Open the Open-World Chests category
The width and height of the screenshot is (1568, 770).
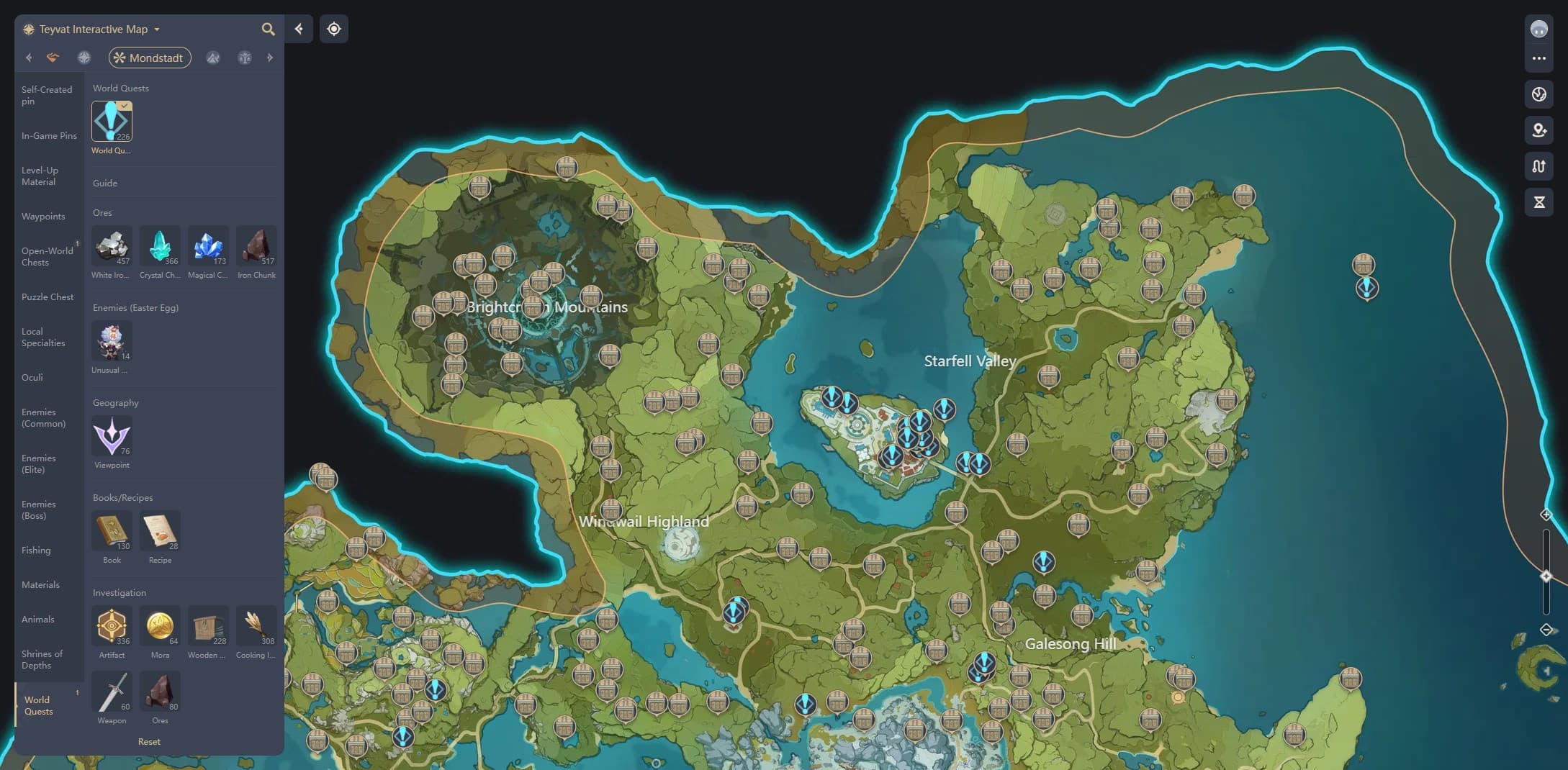pos(48,256)
